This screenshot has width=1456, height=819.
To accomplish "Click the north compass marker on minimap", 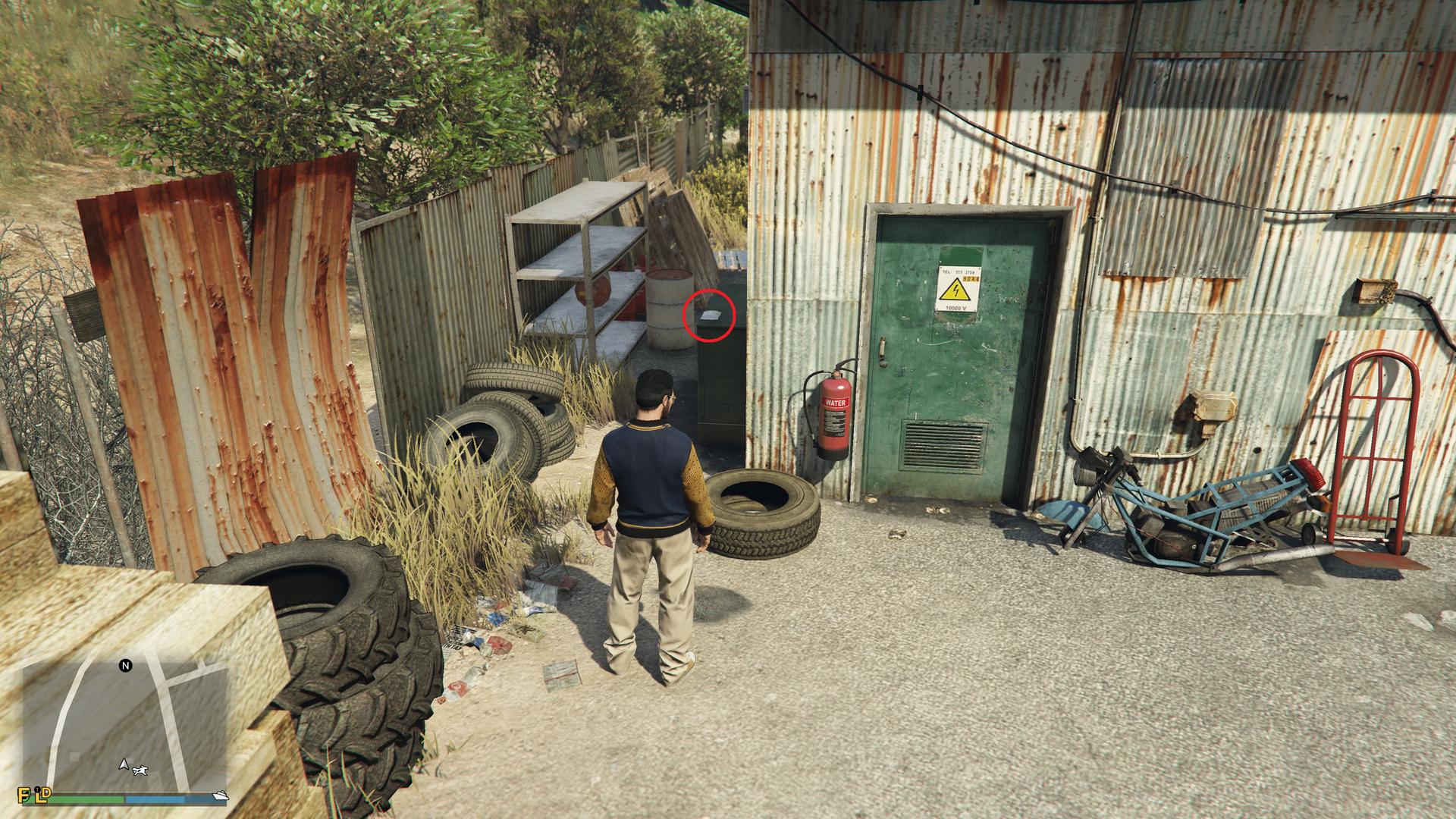I will pyautogui.click(x=126, y=666).
